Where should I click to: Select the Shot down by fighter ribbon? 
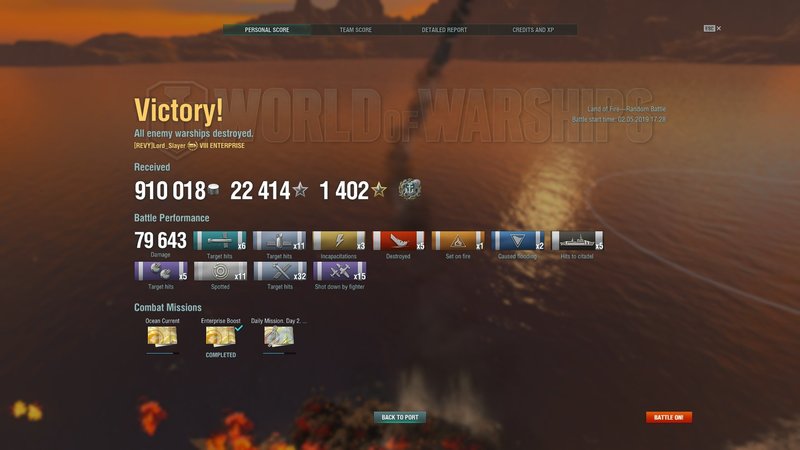[340, 271]
